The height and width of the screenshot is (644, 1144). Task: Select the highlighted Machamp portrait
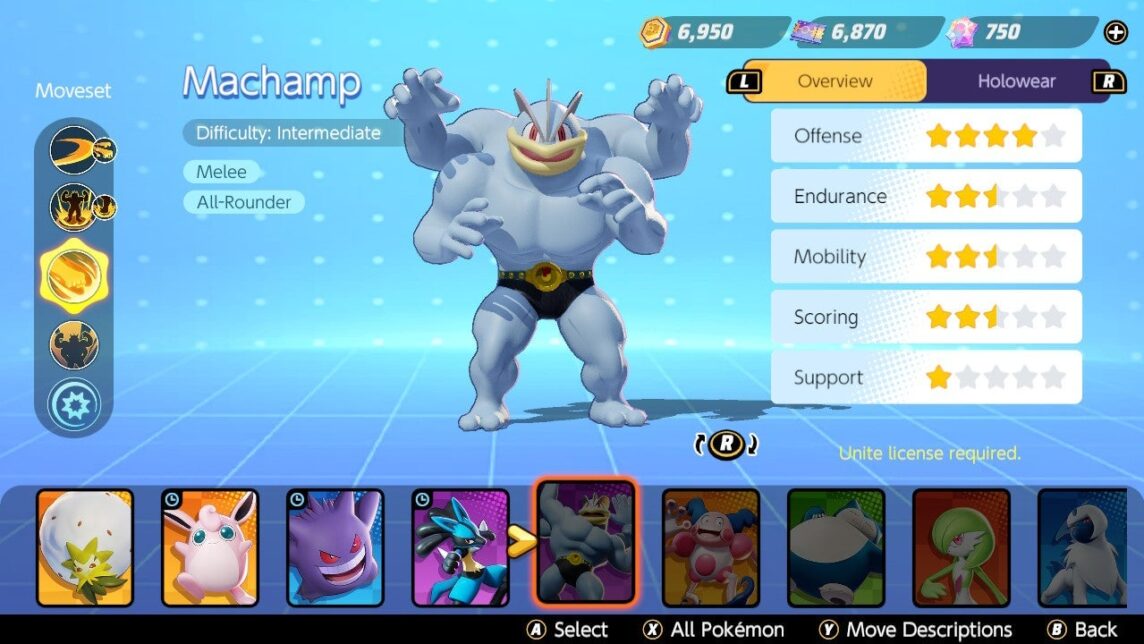click(585, 542)
